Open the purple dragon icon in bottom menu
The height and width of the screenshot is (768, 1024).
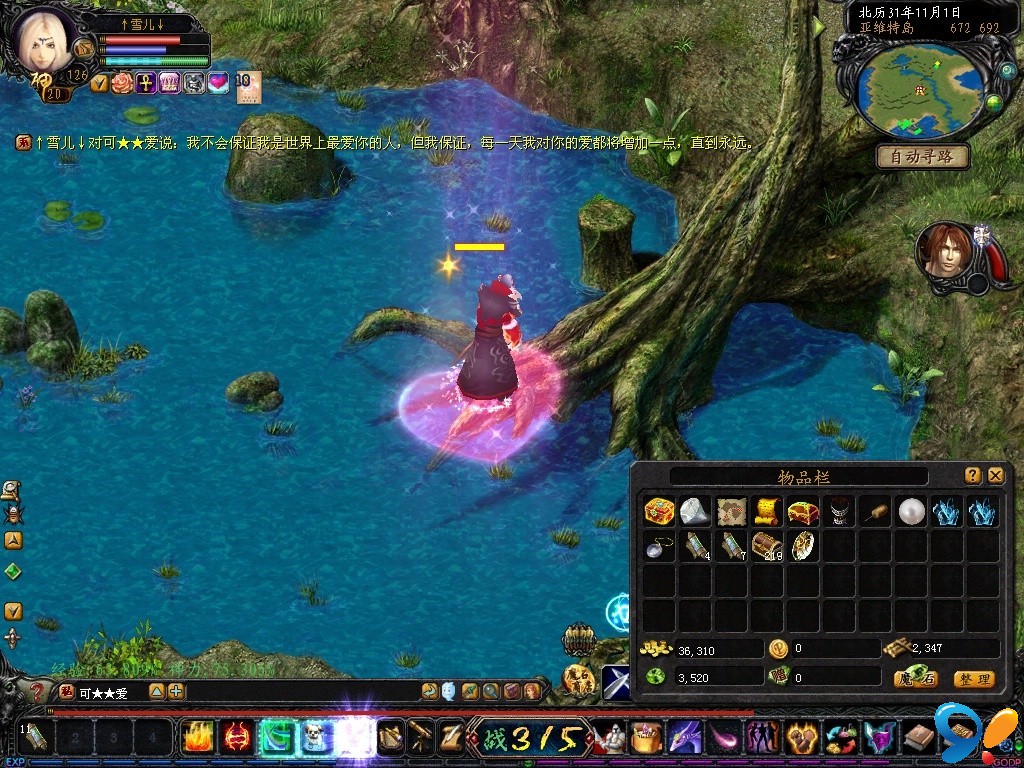[x=685, y=738]
